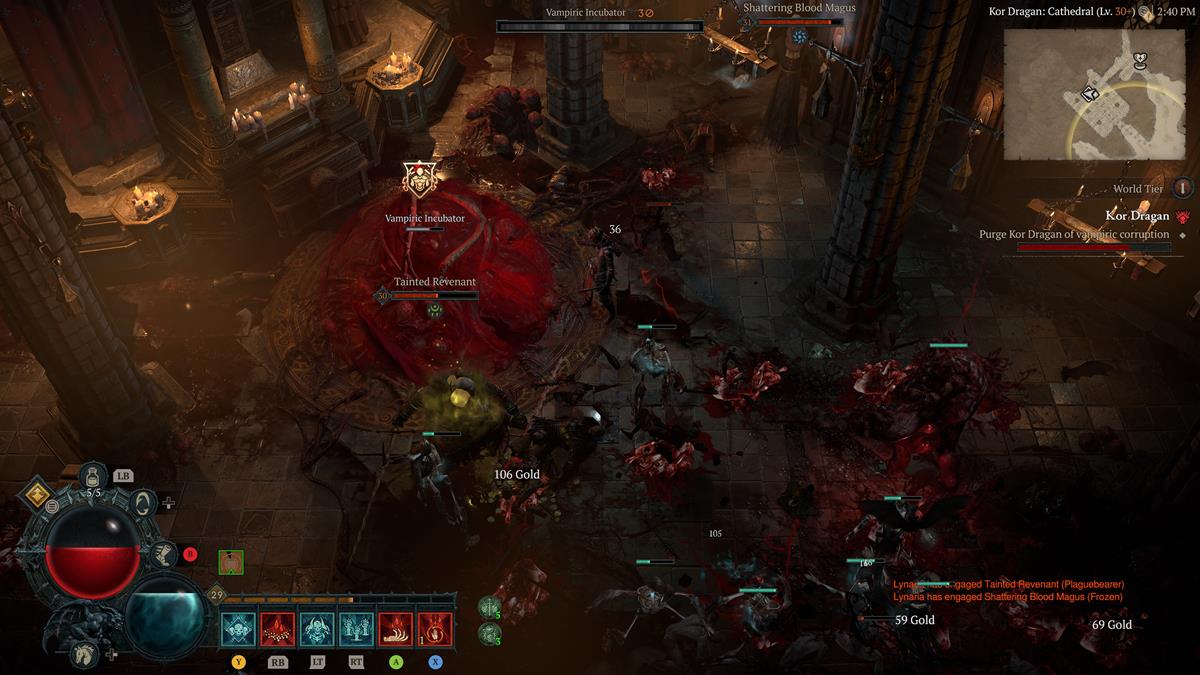Click the gold diamond level-up icon
Viewport: 1200px width, 675px height.
pos(38,493)
